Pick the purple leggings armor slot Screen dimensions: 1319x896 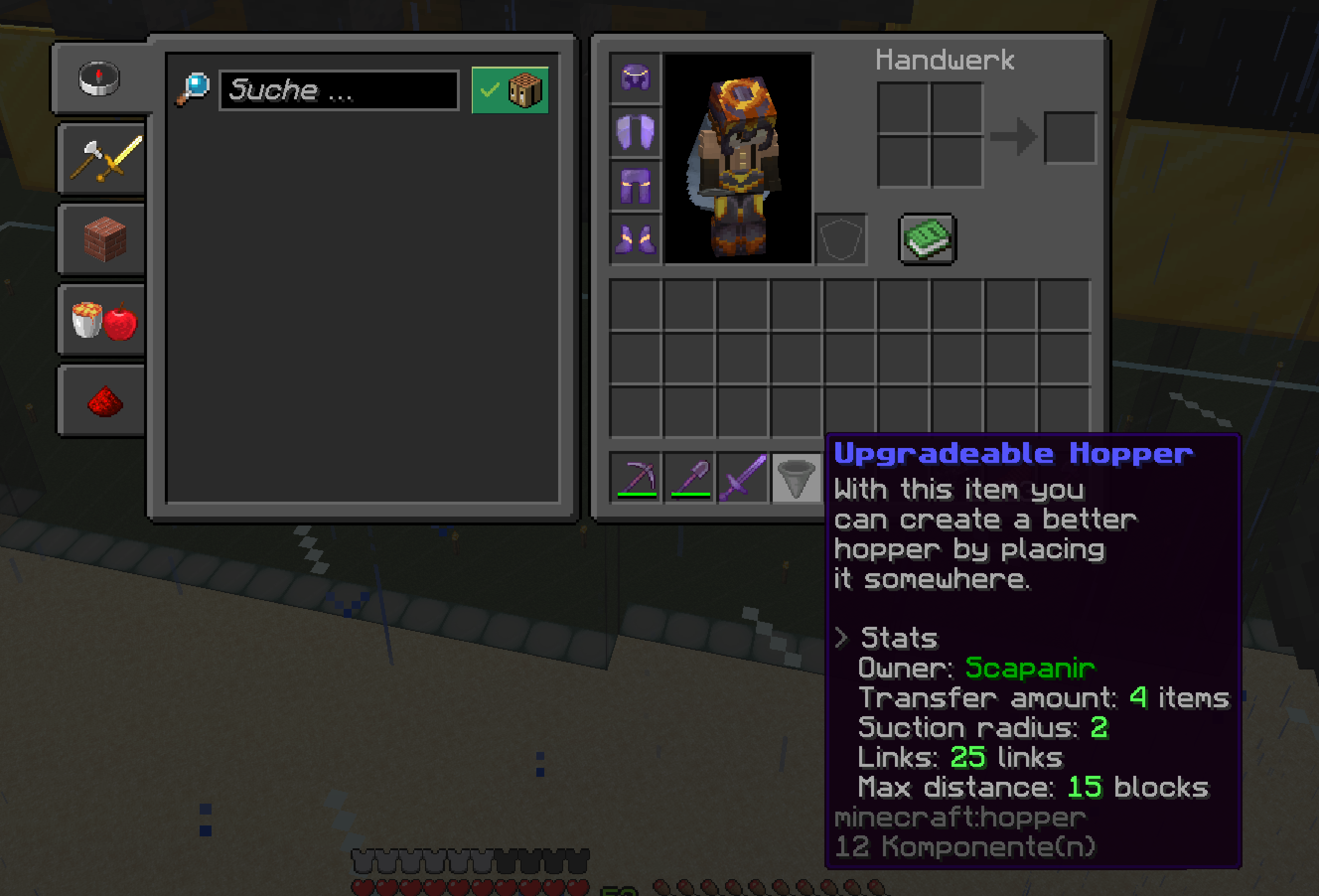635,186
